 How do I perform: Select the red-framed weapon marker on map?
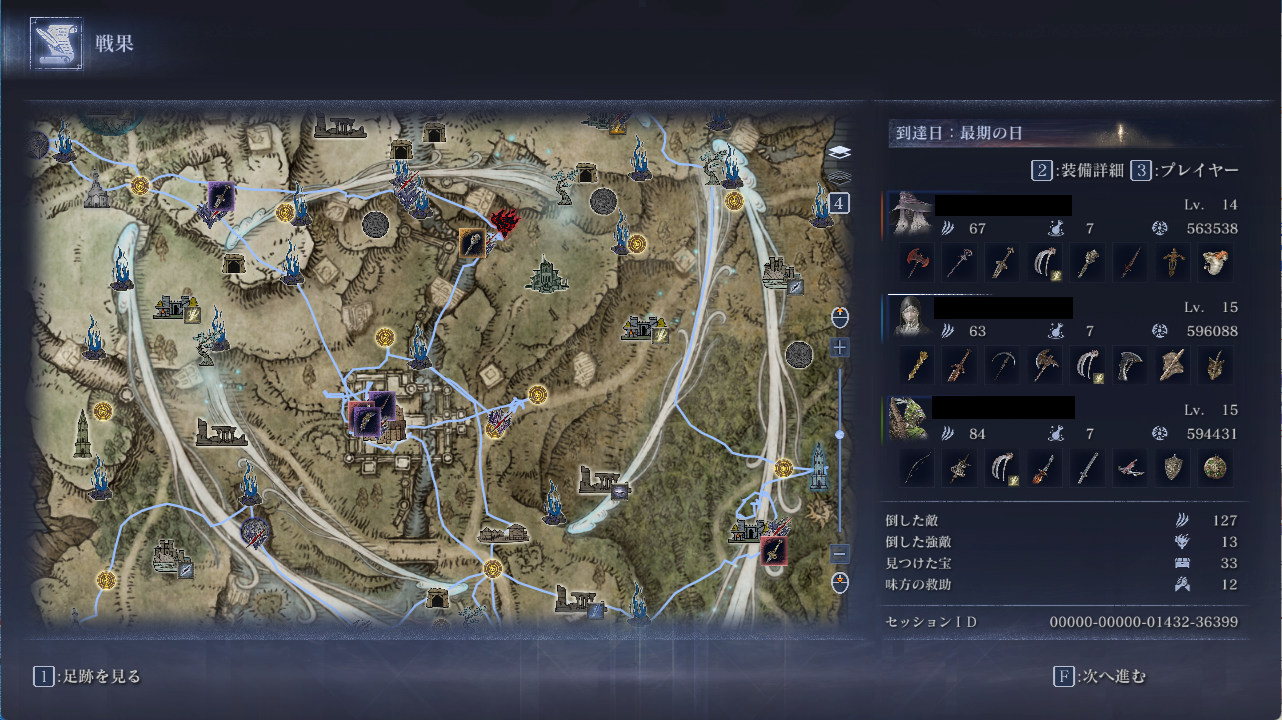[773, 550]
